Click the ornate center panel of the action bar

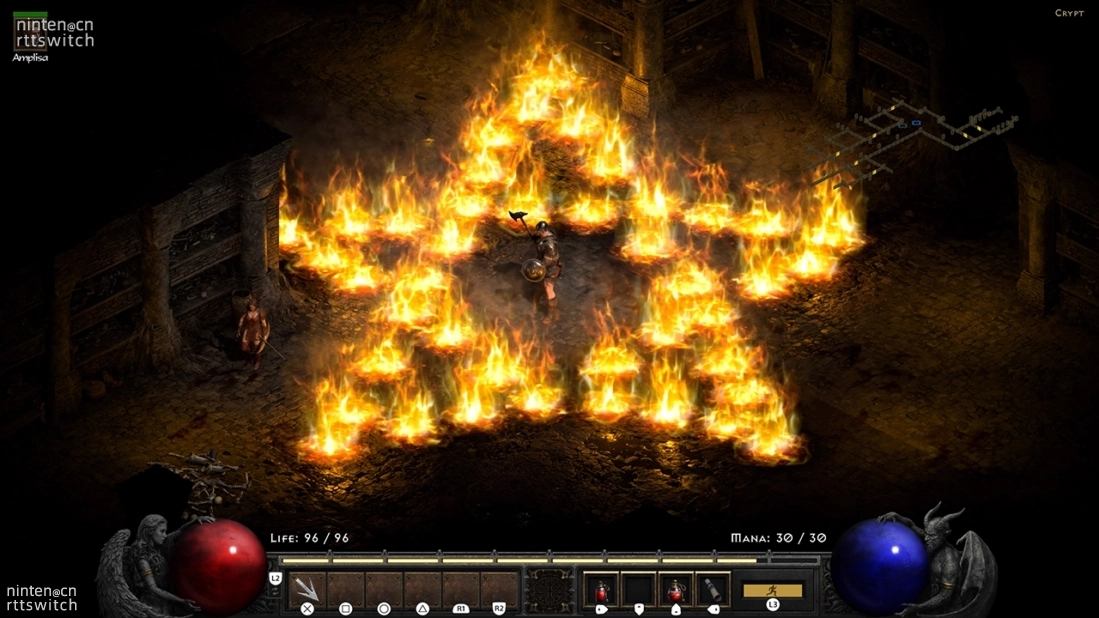(x=550, y=590)
